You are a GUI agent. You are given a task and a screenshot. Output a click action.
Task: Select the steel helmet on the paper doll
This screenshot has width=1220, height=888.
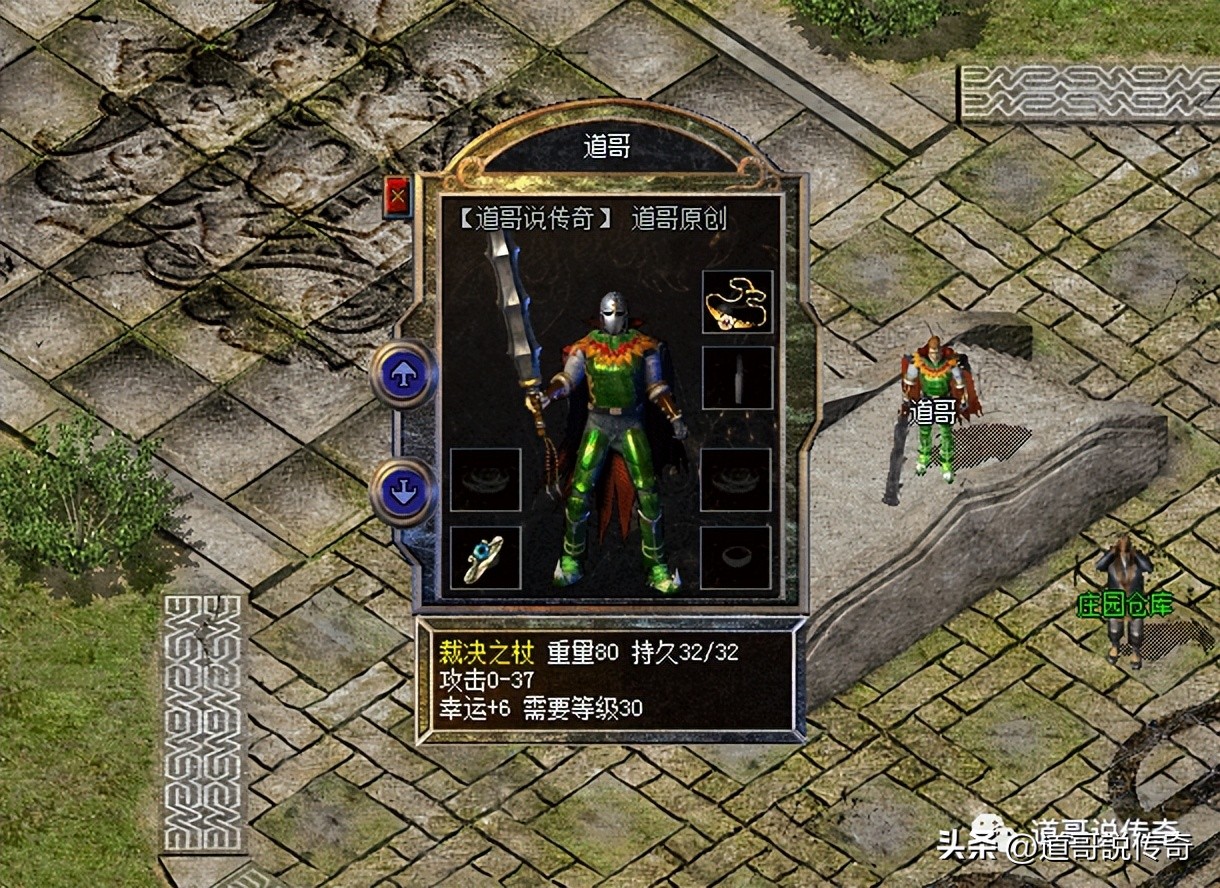(x=614, y=314)
